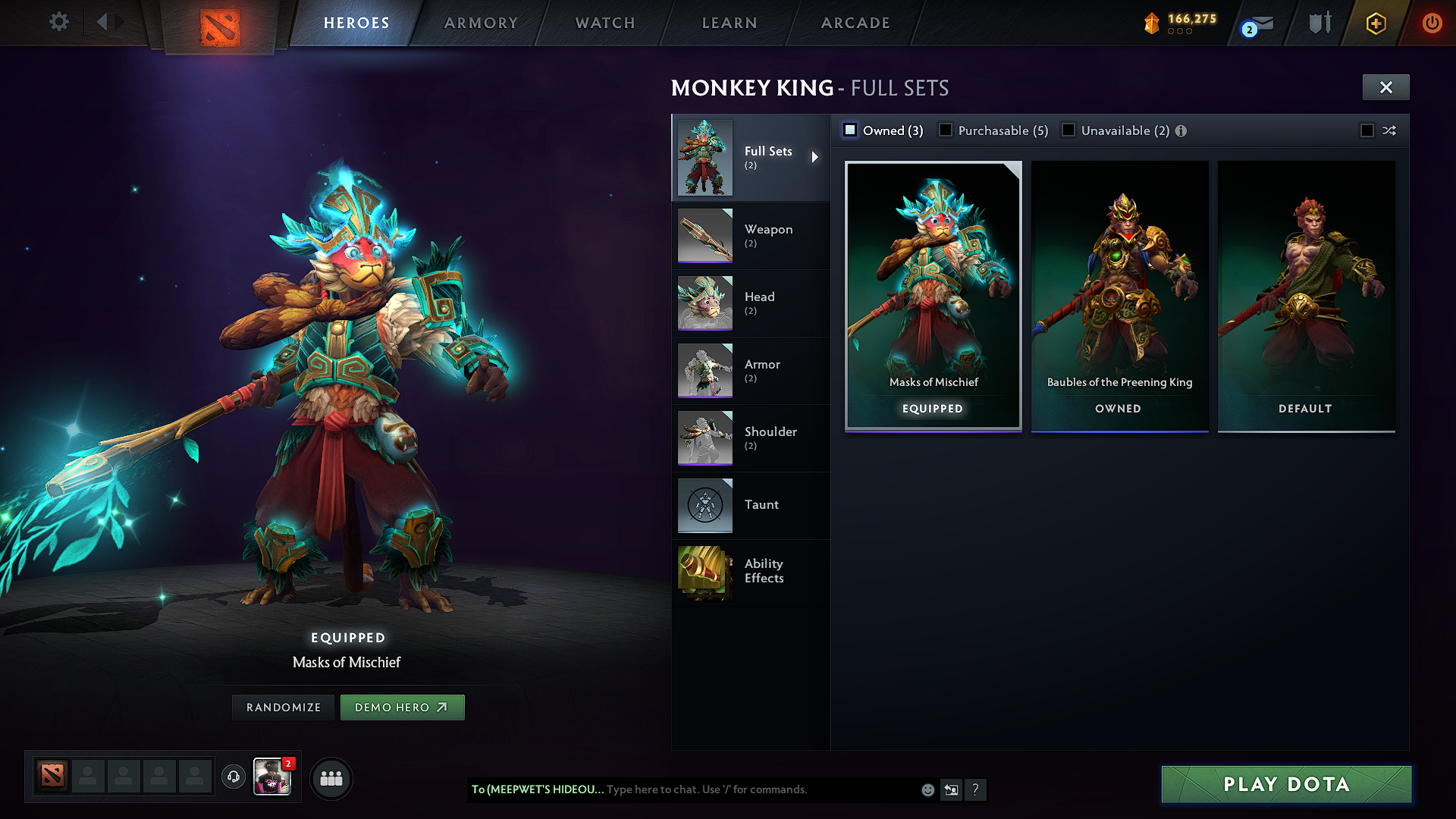Open the Armor category icon

(704, 370)
